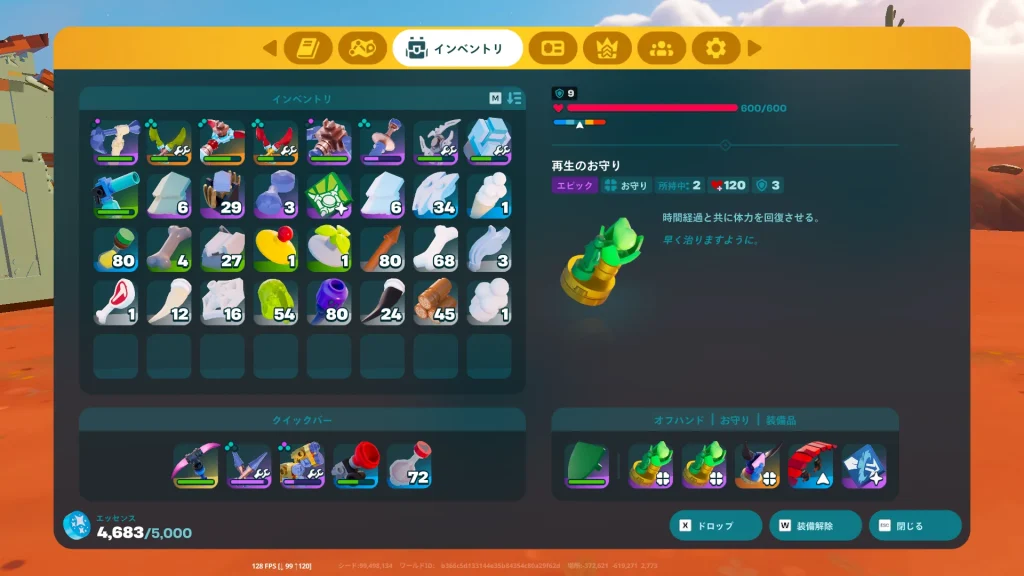Open the settings gear tab
1024x576 pixels.
coord(716,48)
